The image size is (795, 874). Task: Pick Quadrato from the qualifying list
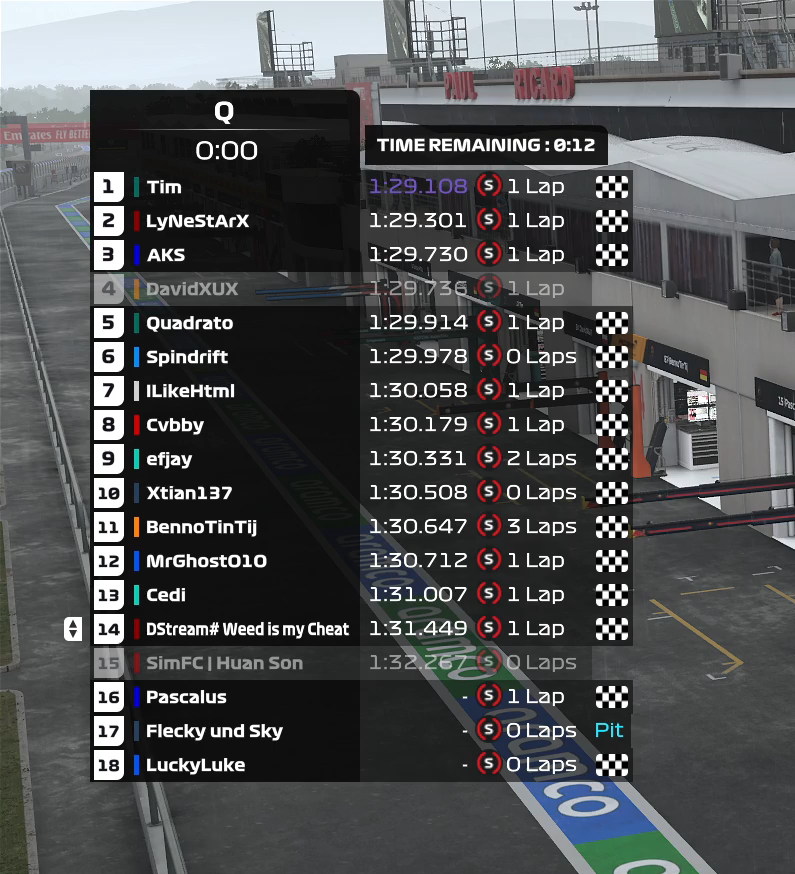189,323
